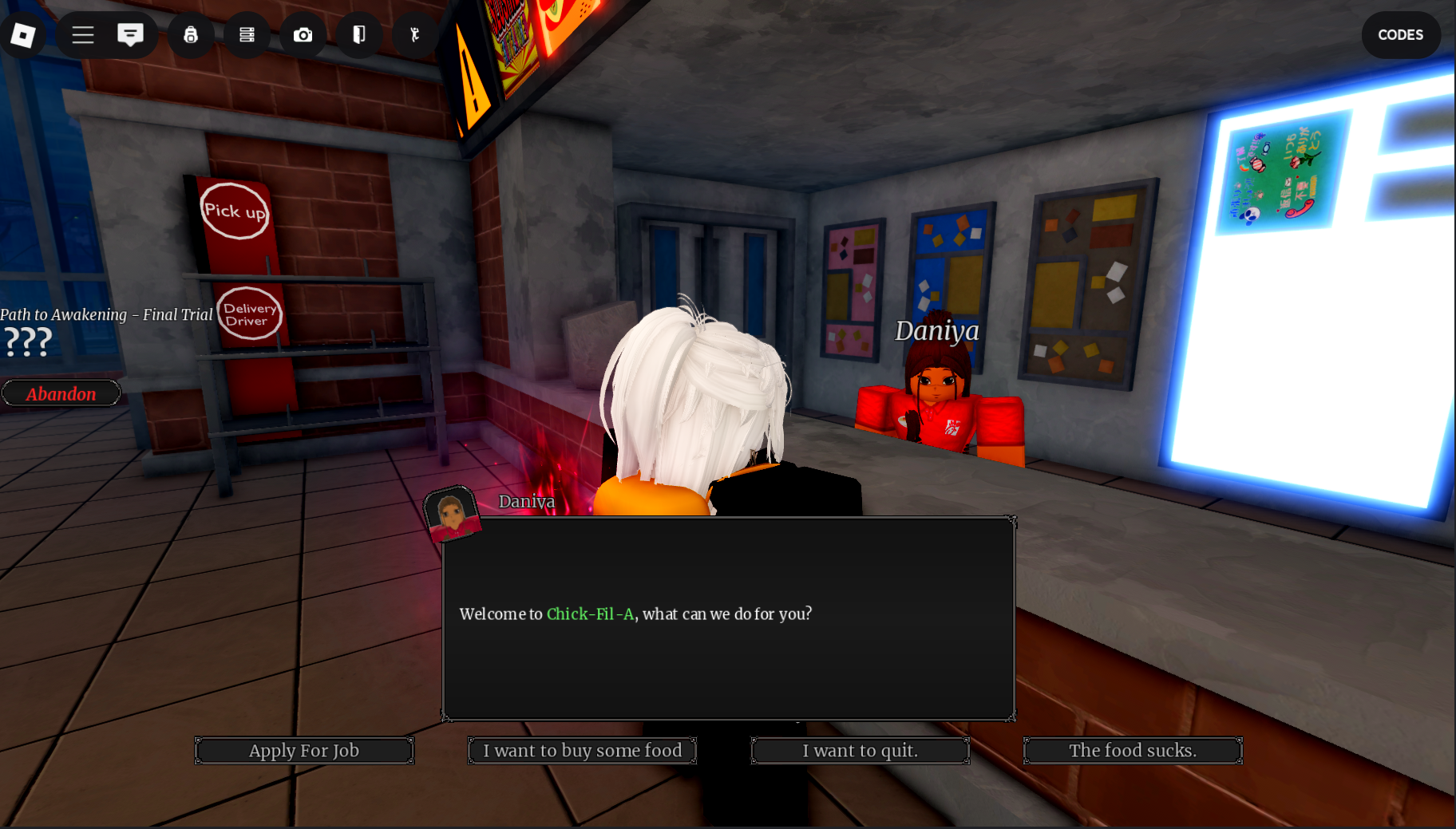Open the player list via hamburger icon

82,35
